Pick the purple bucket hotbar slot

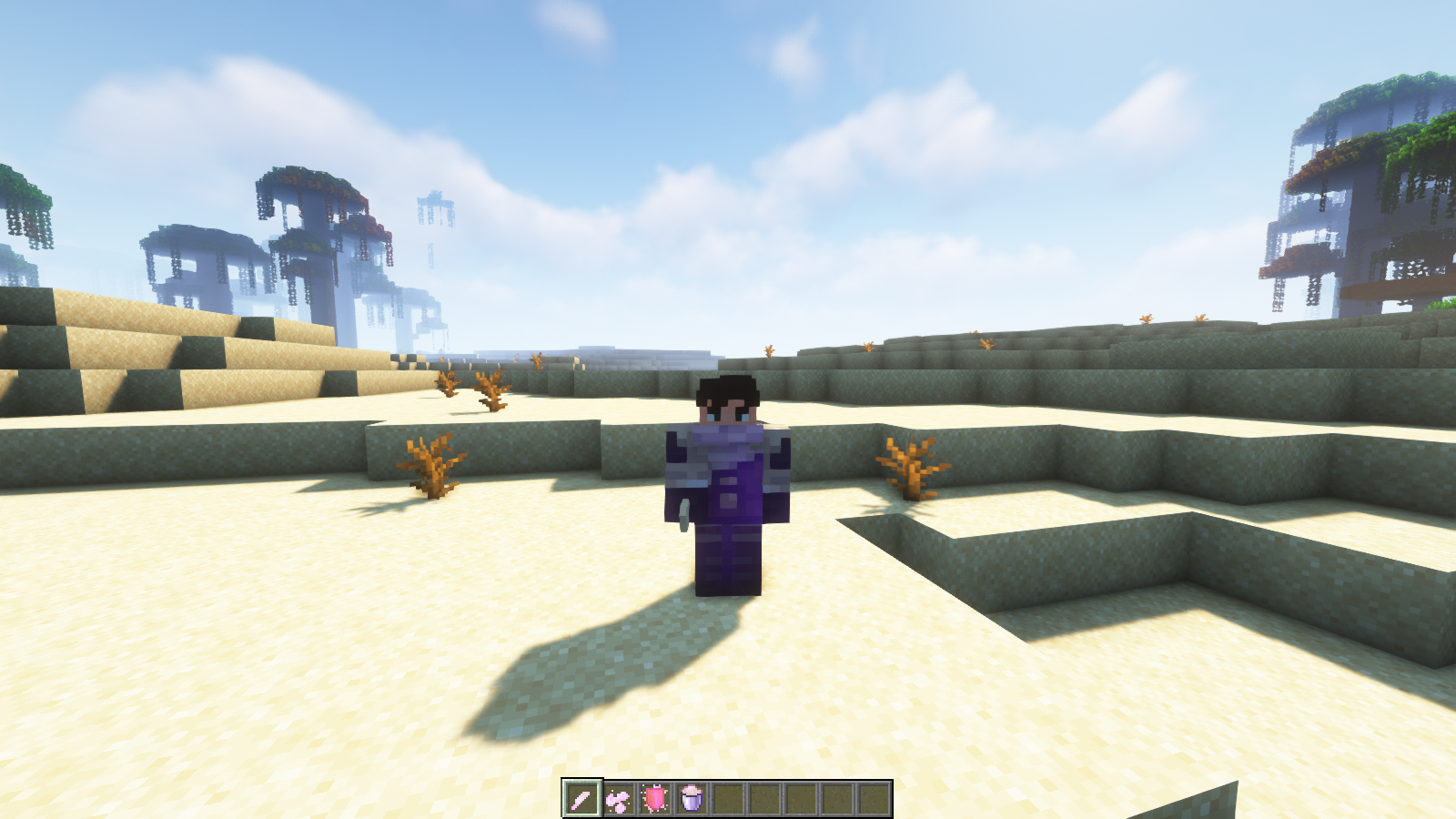pyautogui.click(x=692, y=799)
